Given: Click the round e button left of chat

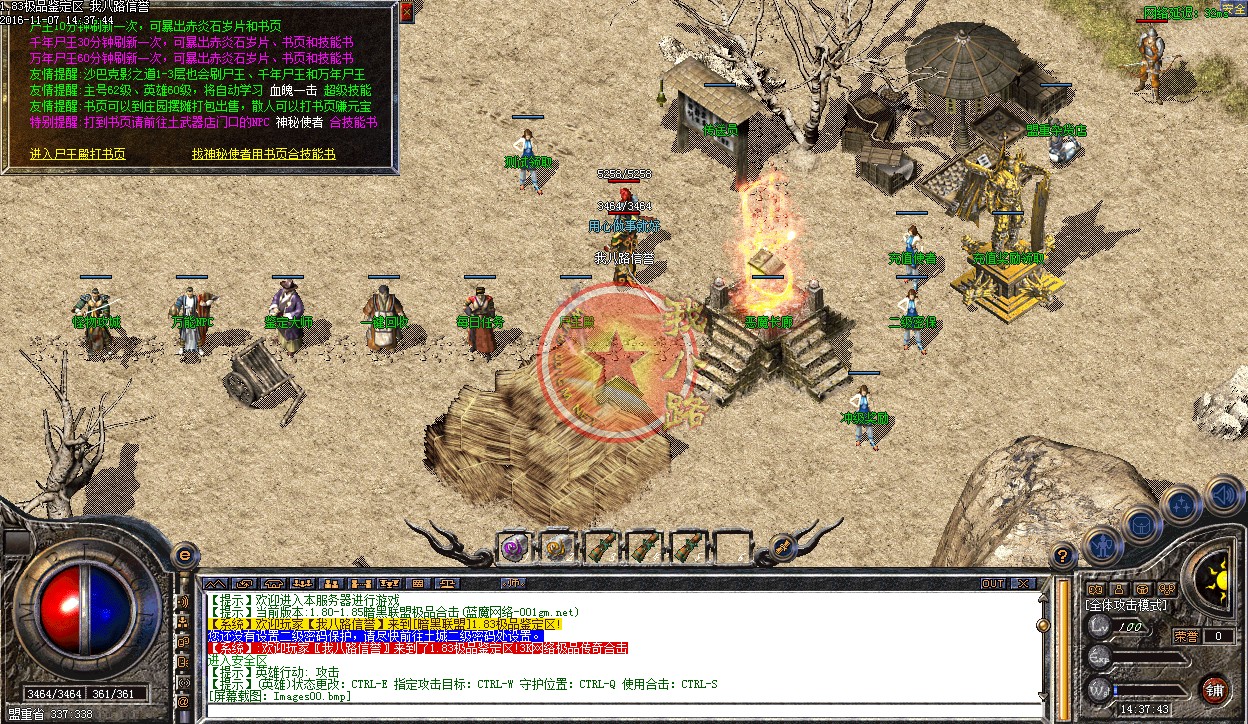Looking at the screenshot, I should click(x=184, y=555).
